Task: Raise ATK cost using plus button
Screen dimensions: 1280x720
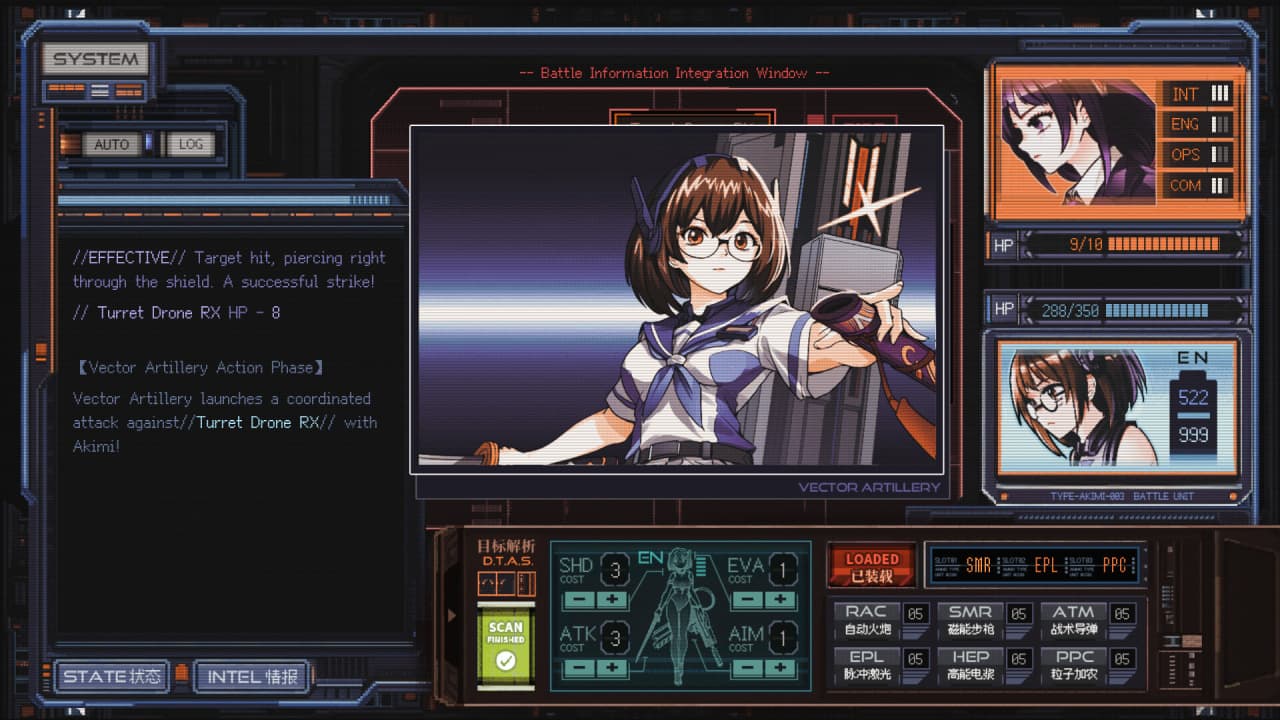Action: tap(612, 667)
